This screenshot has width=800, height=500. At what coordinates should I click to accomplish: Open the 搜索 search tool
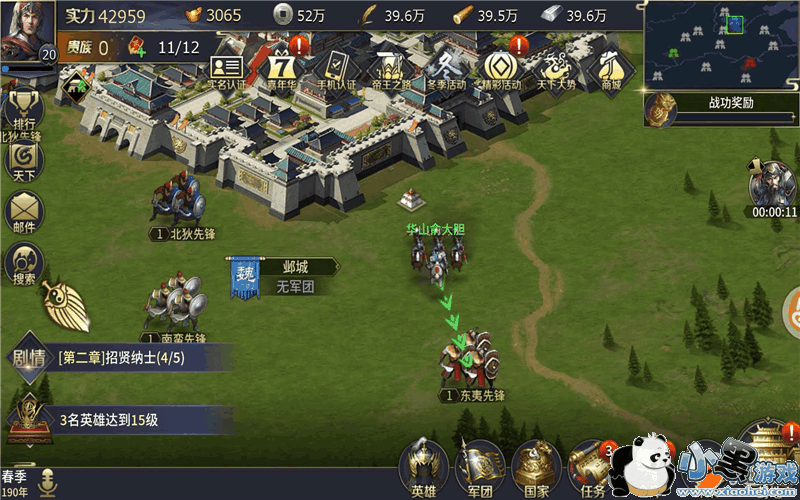22,264
